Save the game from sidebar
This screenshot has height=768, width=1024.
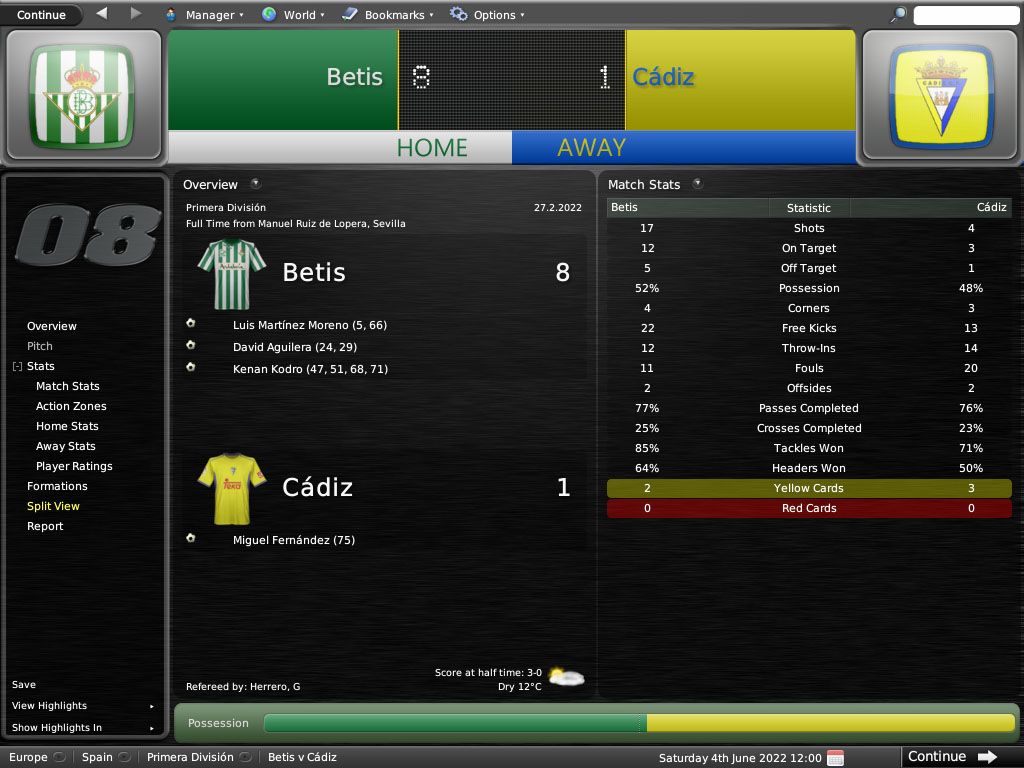pos(24,685)
